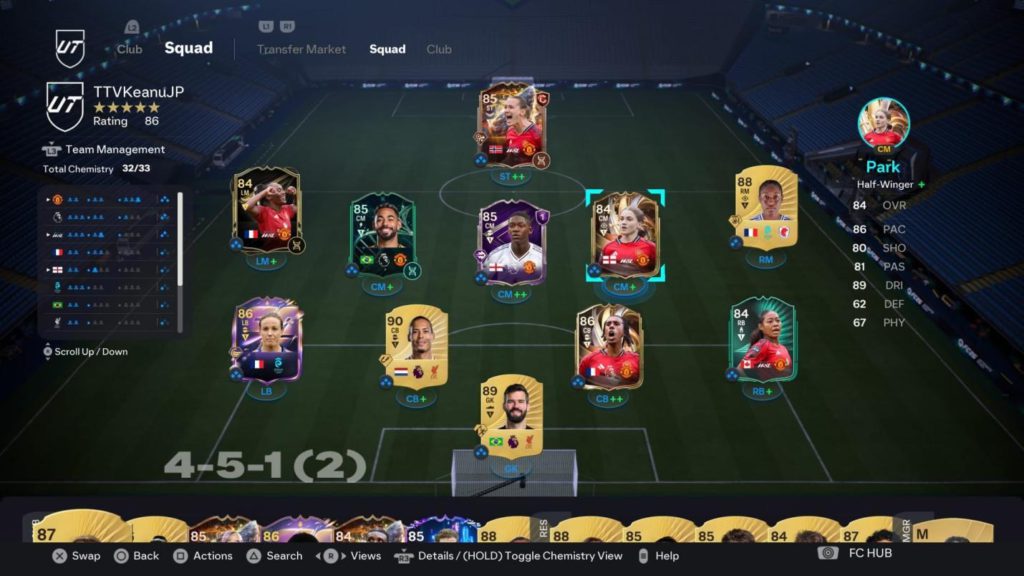Select the highlighted 84 CM Park card
The image size is (1024, 576).
(625, 236)
